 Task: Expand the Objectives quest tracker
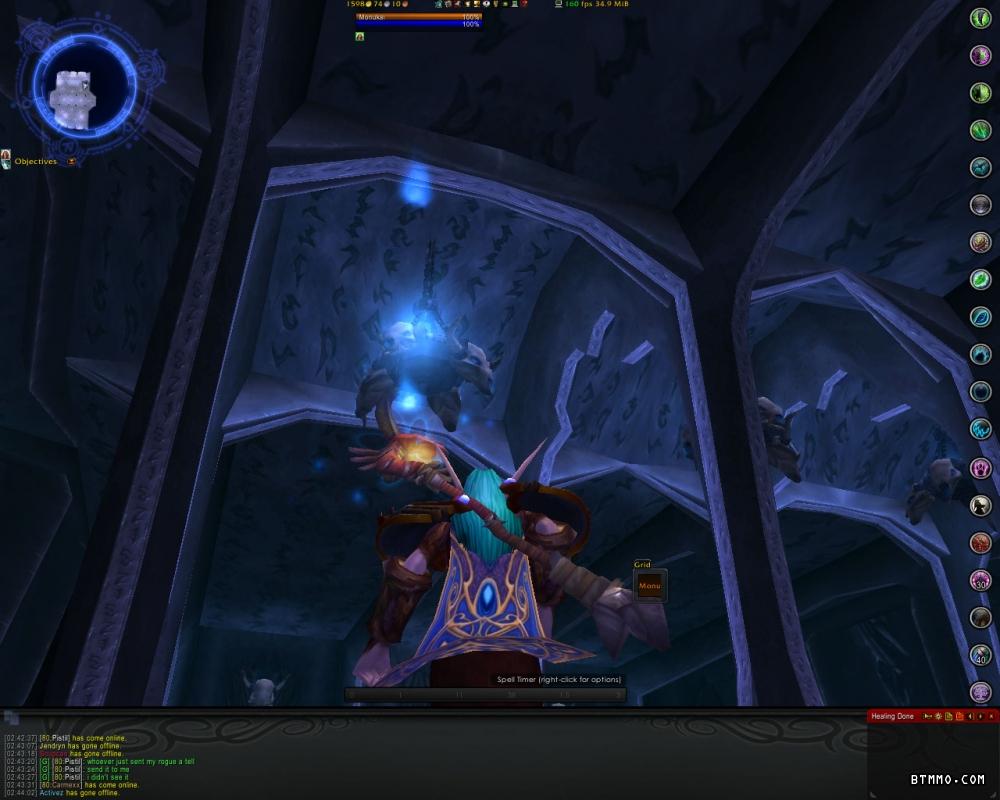coord(72,161)
